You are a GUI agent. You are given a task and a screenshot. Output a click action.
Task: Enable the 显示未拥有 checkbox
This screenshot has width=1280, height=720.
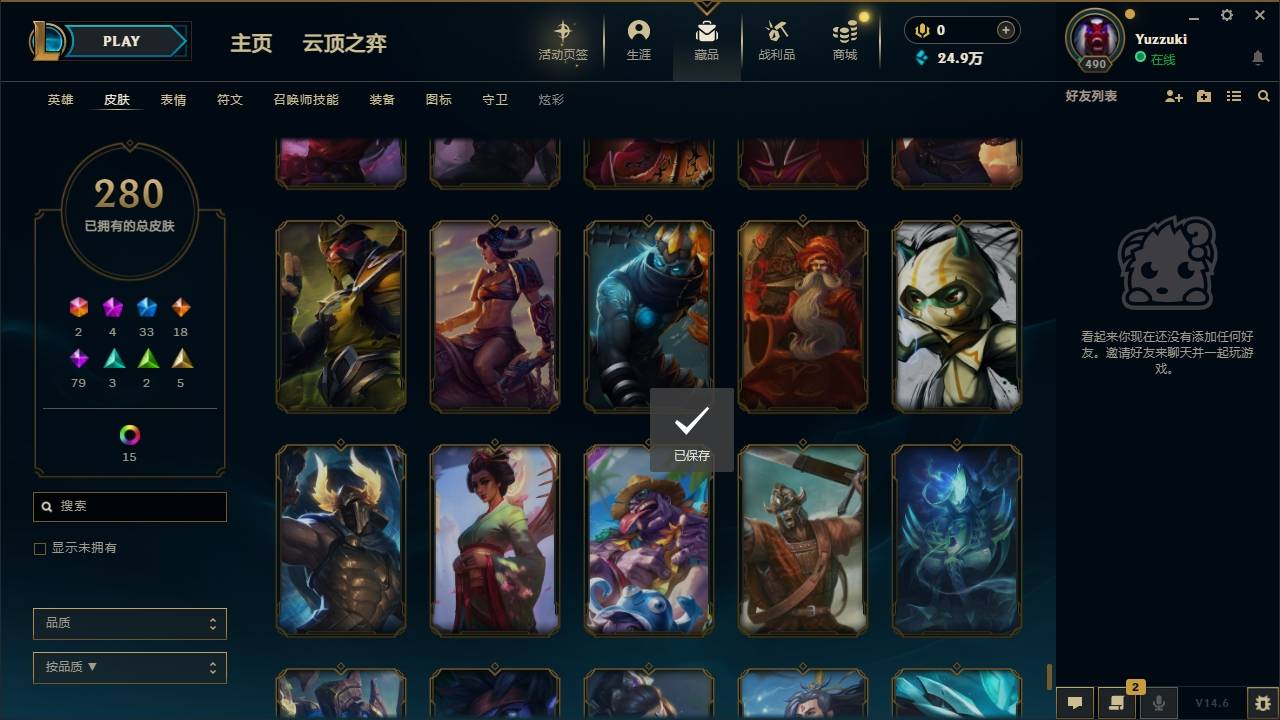point(39,548)
